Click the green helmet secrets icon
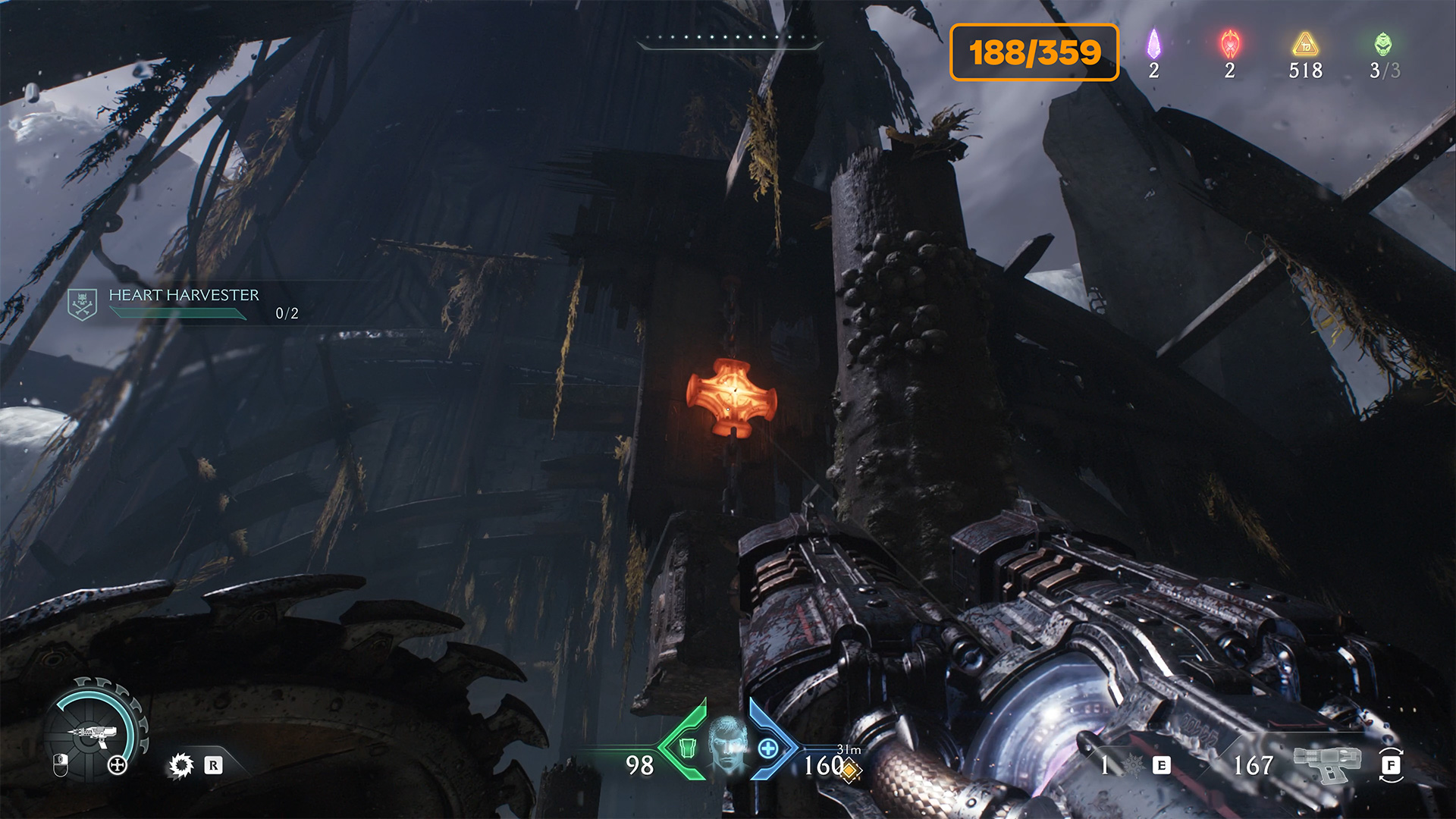Screen dimensions: 1456x819 (1382, 44)
